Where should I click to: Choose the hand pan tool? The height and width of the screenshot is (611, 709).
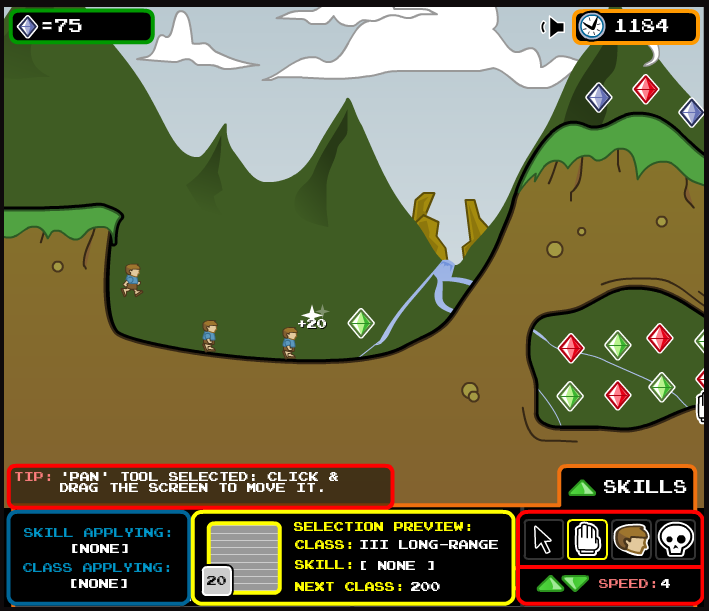click(587, 539)
